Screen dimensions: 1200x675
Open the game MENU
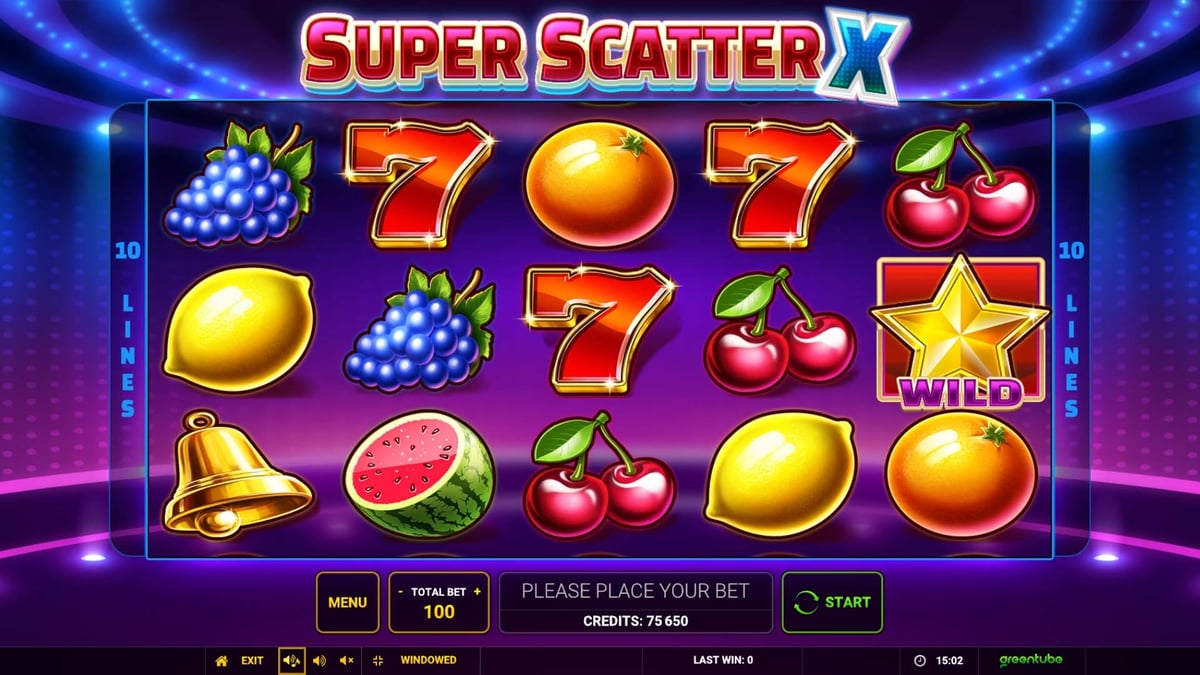coord(347,602)
